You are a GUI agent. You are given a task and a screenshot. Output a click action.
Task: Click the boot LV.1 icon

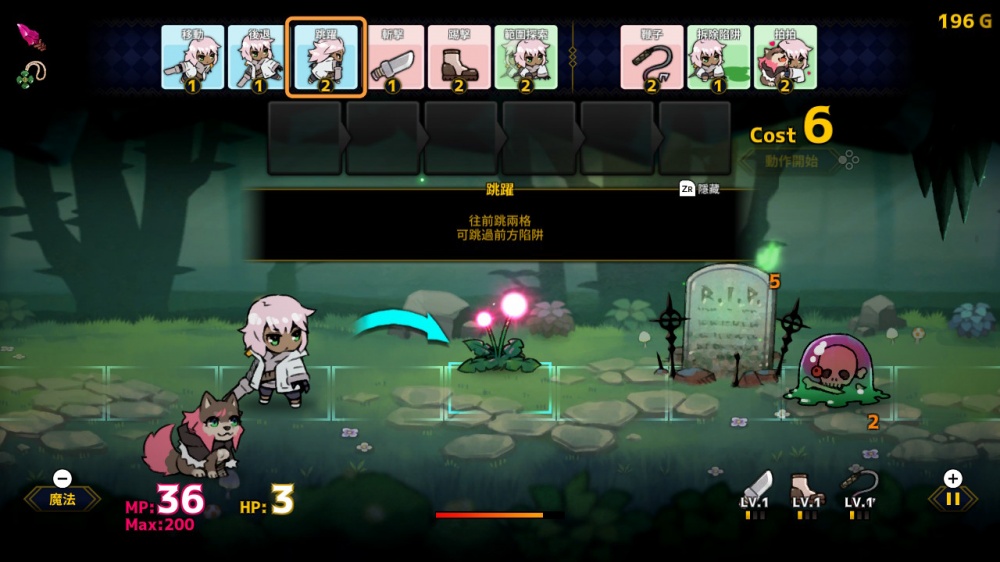(806, 491)
